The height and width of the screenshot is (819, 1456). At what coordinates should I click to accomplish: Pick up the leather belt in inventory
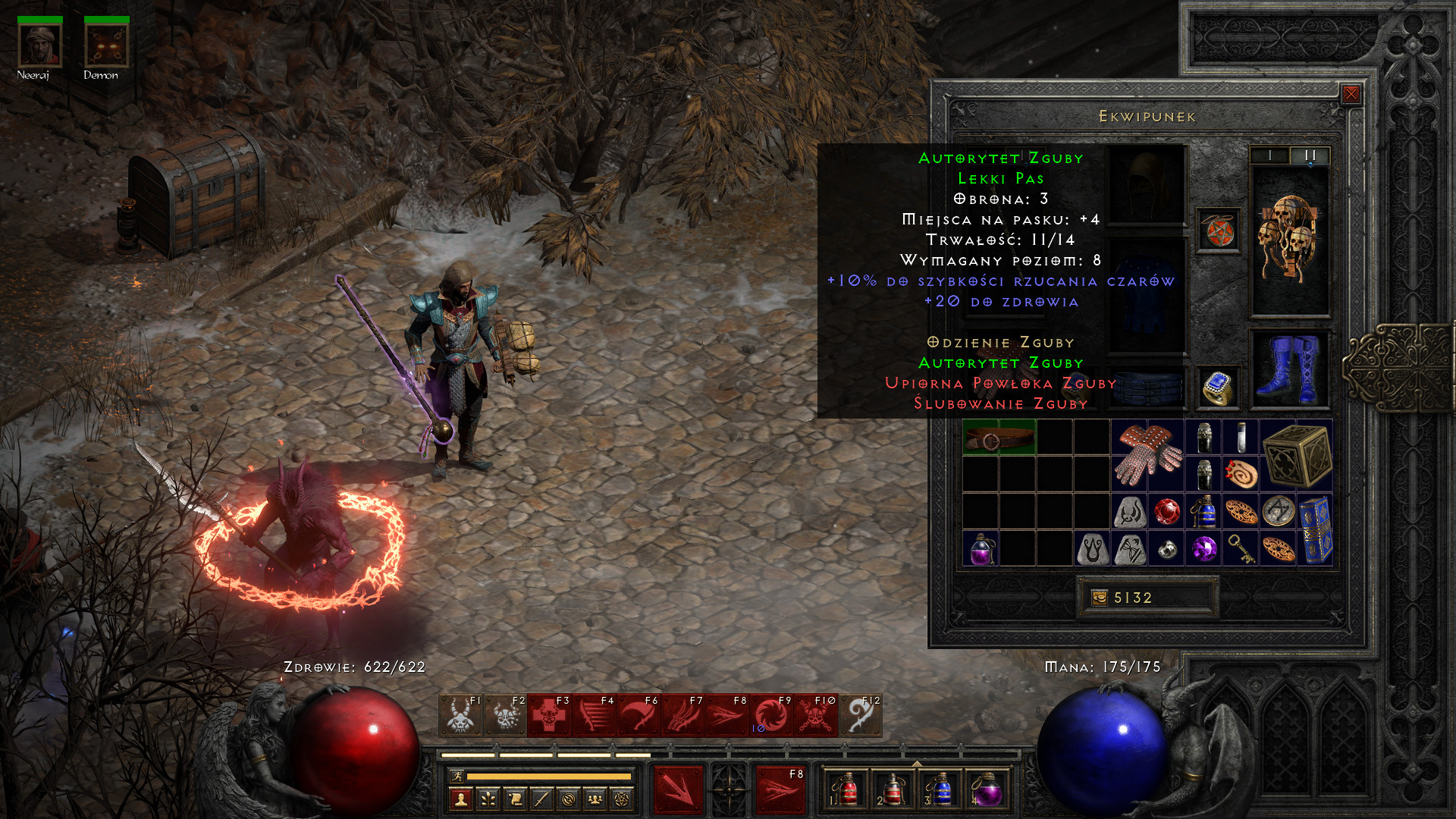(x=998, y=438)
